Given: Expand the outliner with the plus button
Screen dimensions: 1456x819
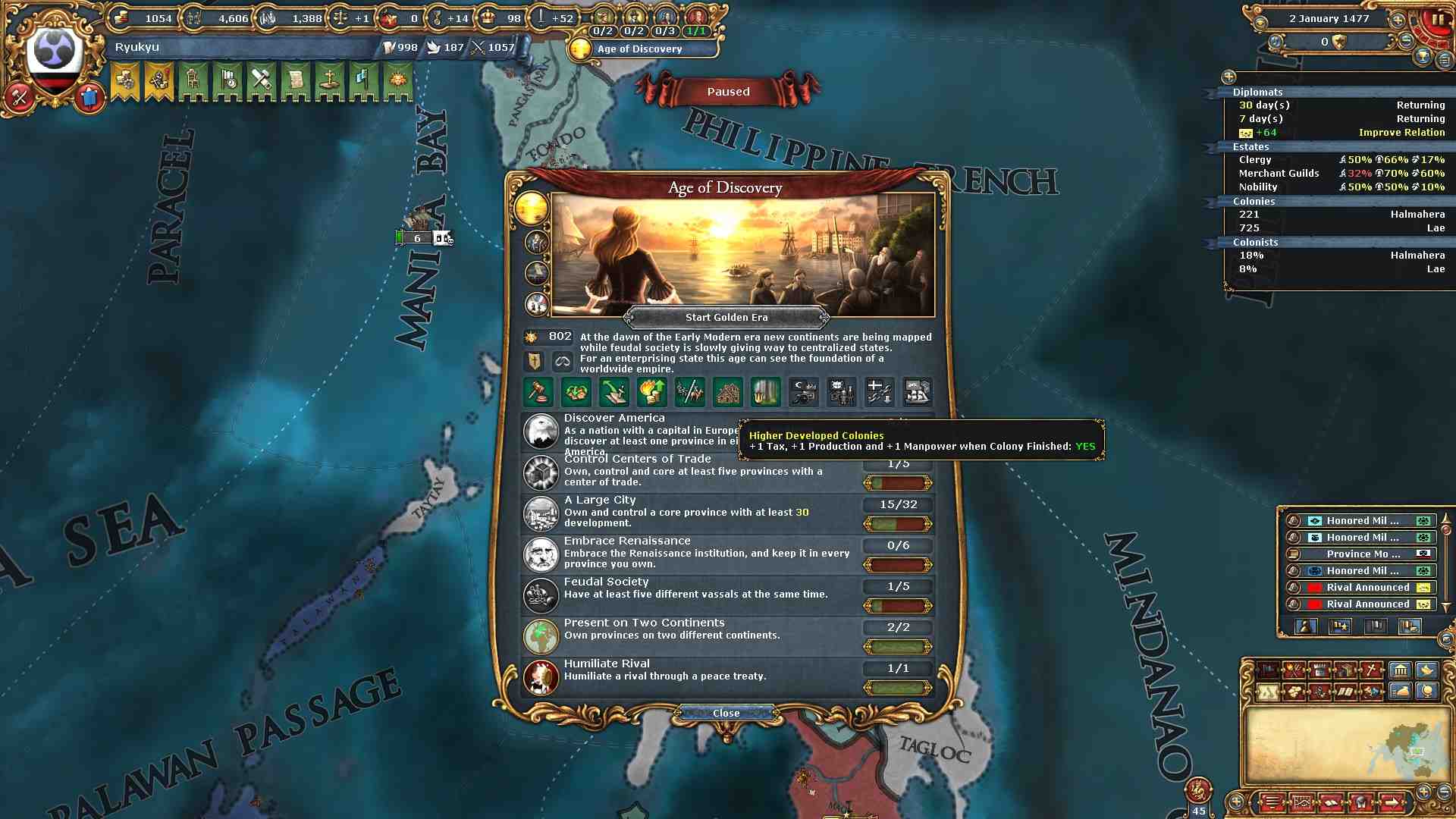Looking at the screenshot, I should [x=1228, y=77].
